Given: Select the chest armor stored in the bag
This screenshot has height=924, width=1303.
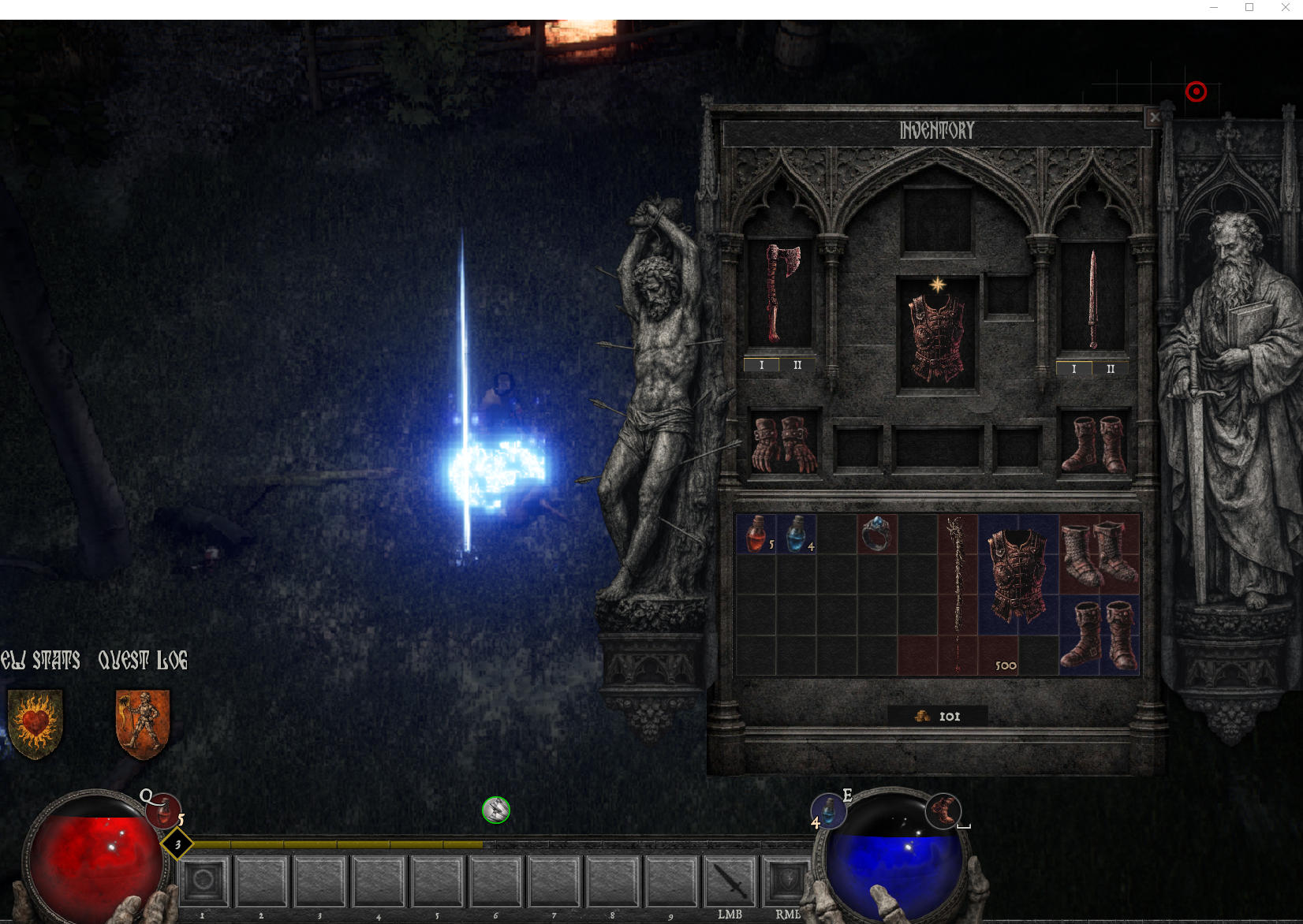Looking at the screenshot, I should [x=1017, y=575].
